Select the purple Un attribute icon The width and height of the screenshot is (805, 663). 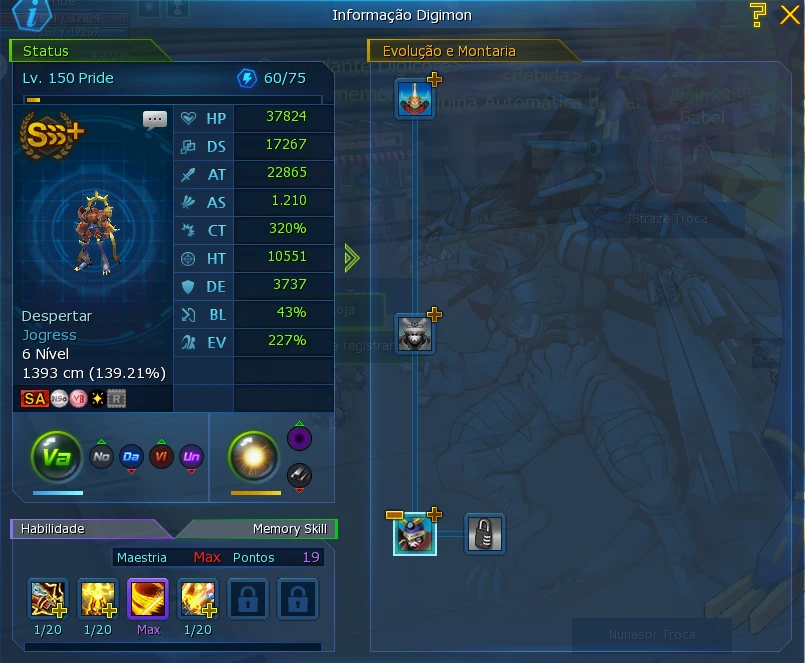[x=191, y=458]
